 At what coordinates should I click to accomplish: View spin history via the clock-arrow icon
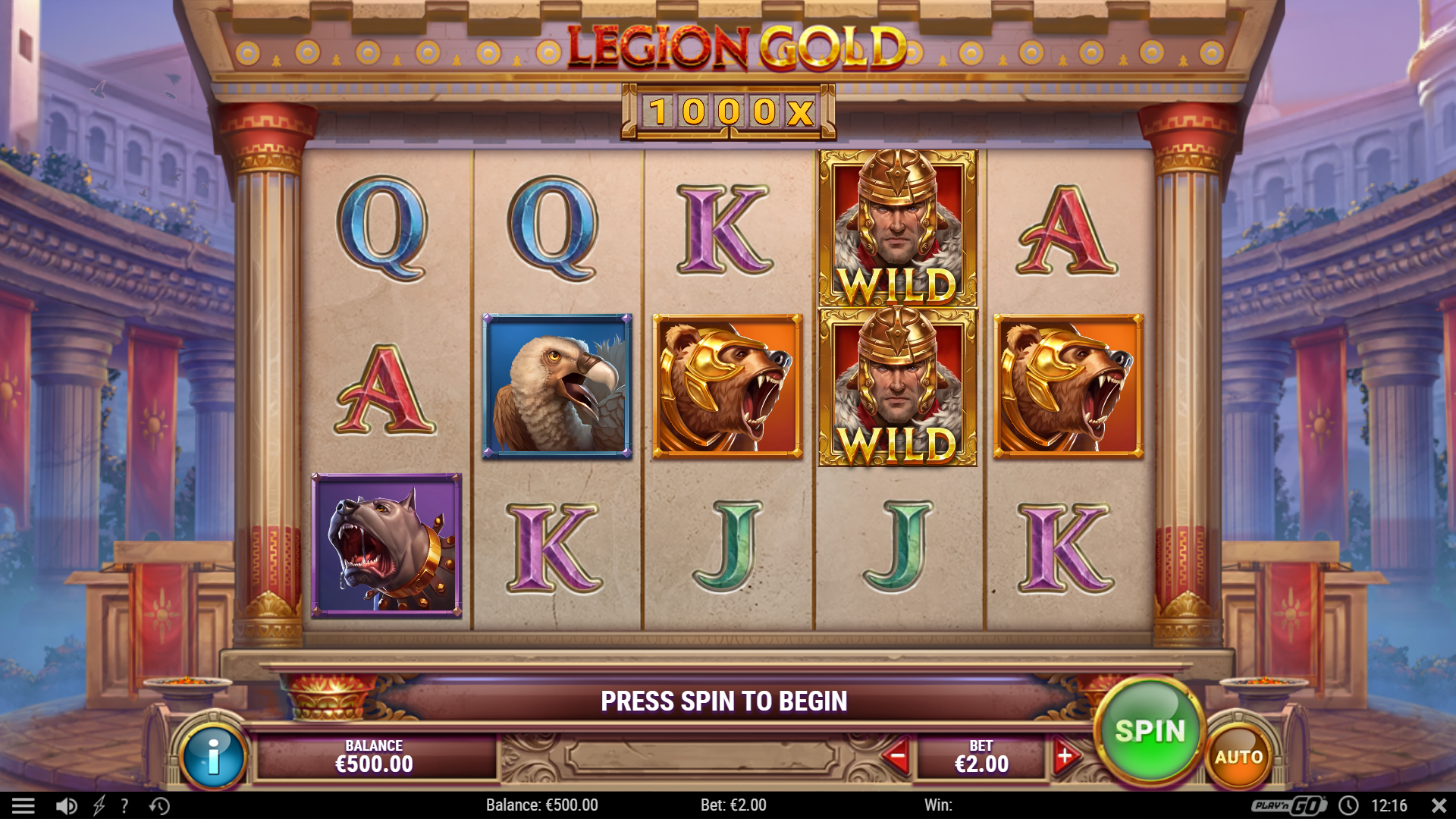(x=155, y=805)
